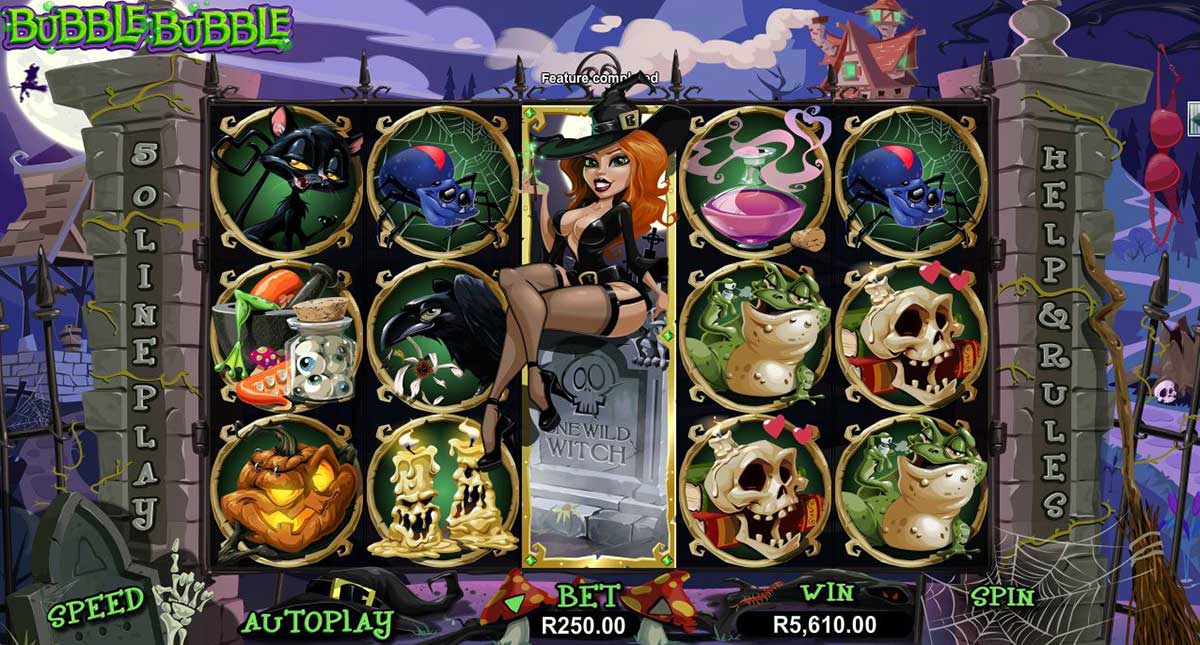Change the game Speed setting
Screen dimensions: 1200x645
[96, 604]
